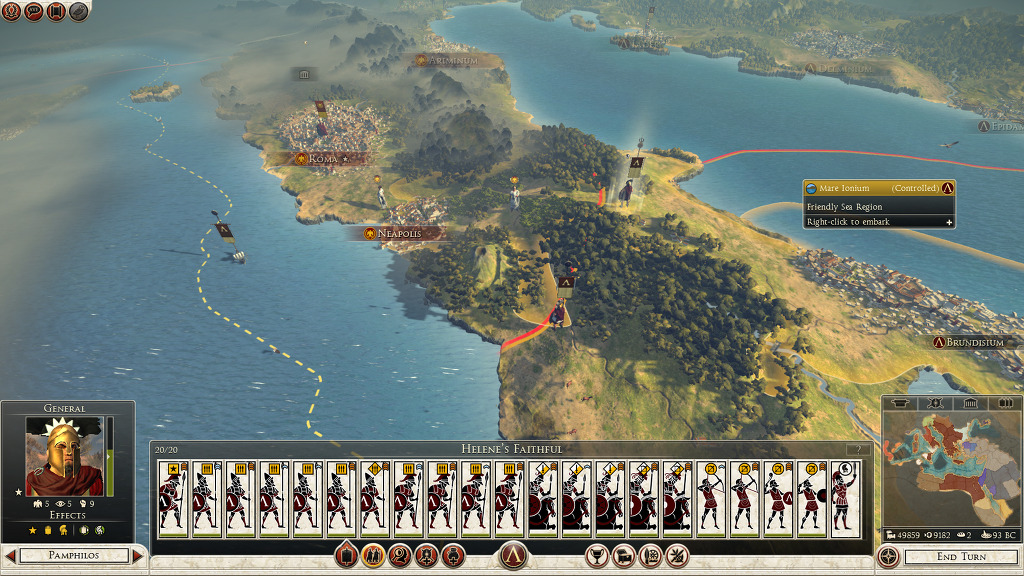
Task: Select previous general with left arrow
Action: coord(10,556)
